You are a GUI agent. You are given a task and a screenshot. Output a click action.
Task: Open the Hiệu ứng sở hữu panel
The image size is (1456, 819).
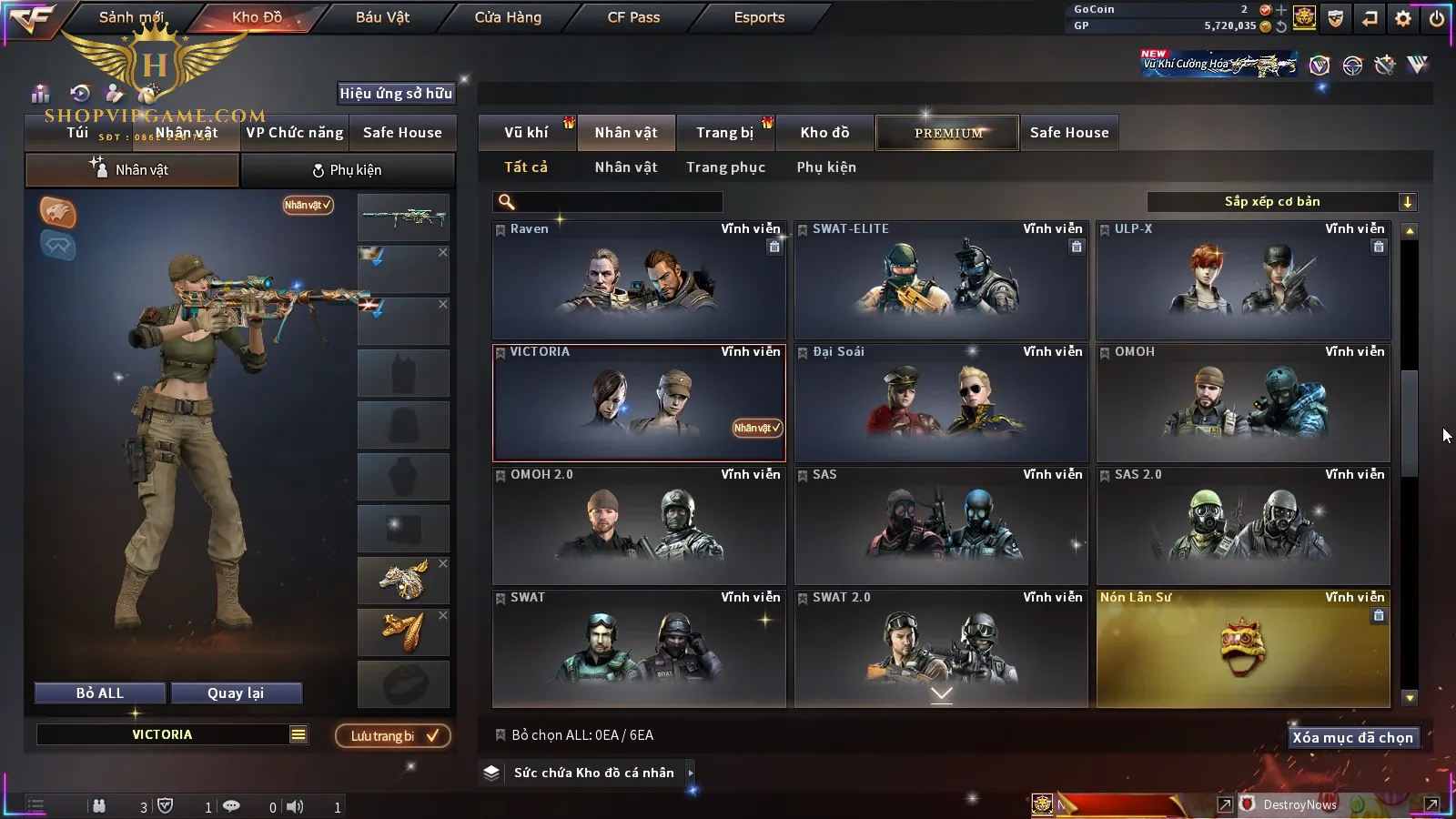coord(396,93)
